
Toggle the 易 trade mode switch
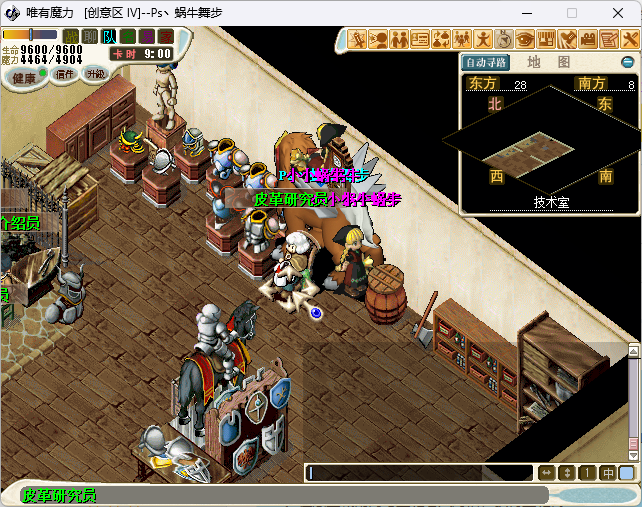click(x=146, y=36)
